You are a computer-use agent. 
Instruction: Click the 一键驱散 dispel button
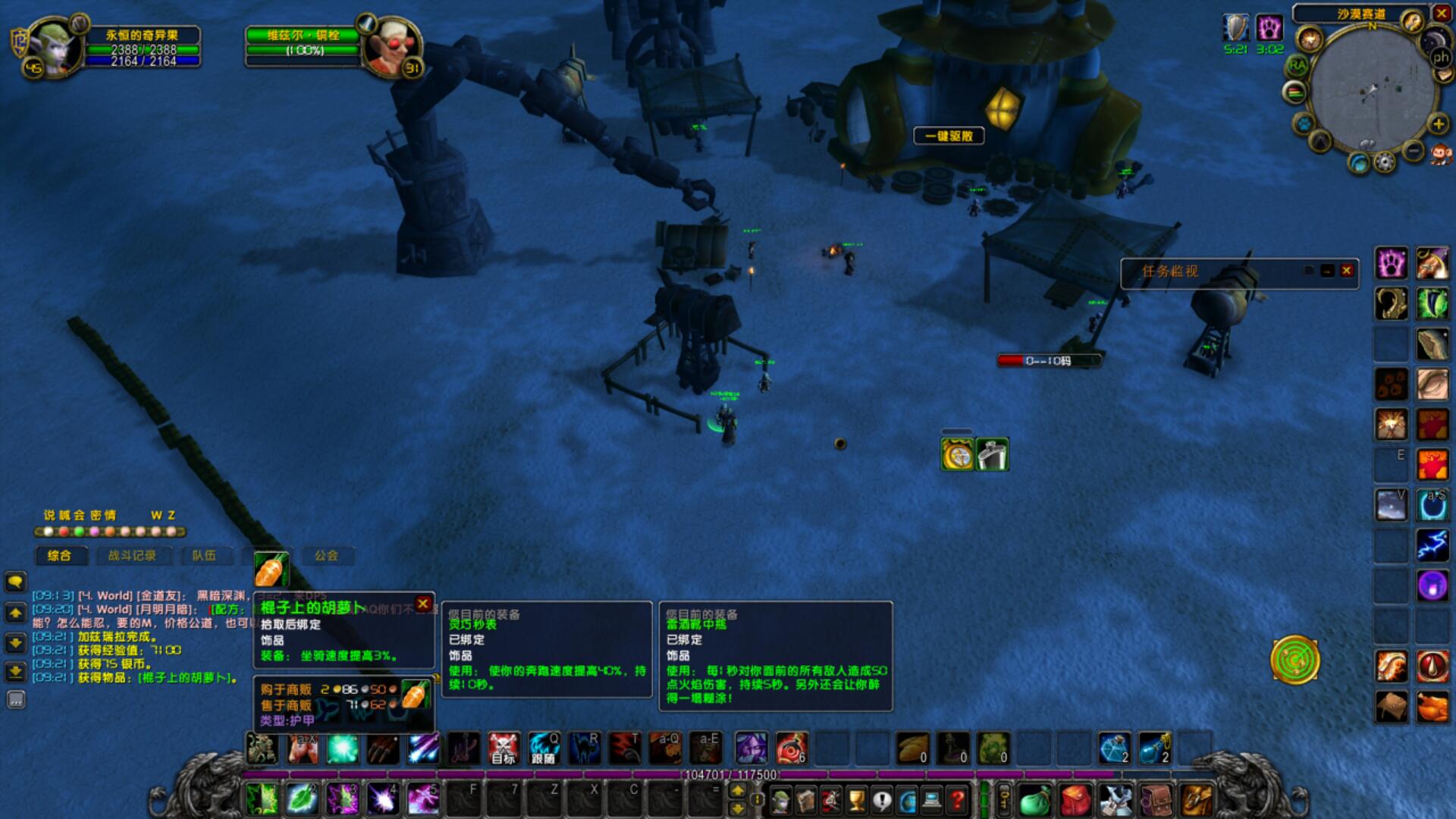tap(949, 136)
